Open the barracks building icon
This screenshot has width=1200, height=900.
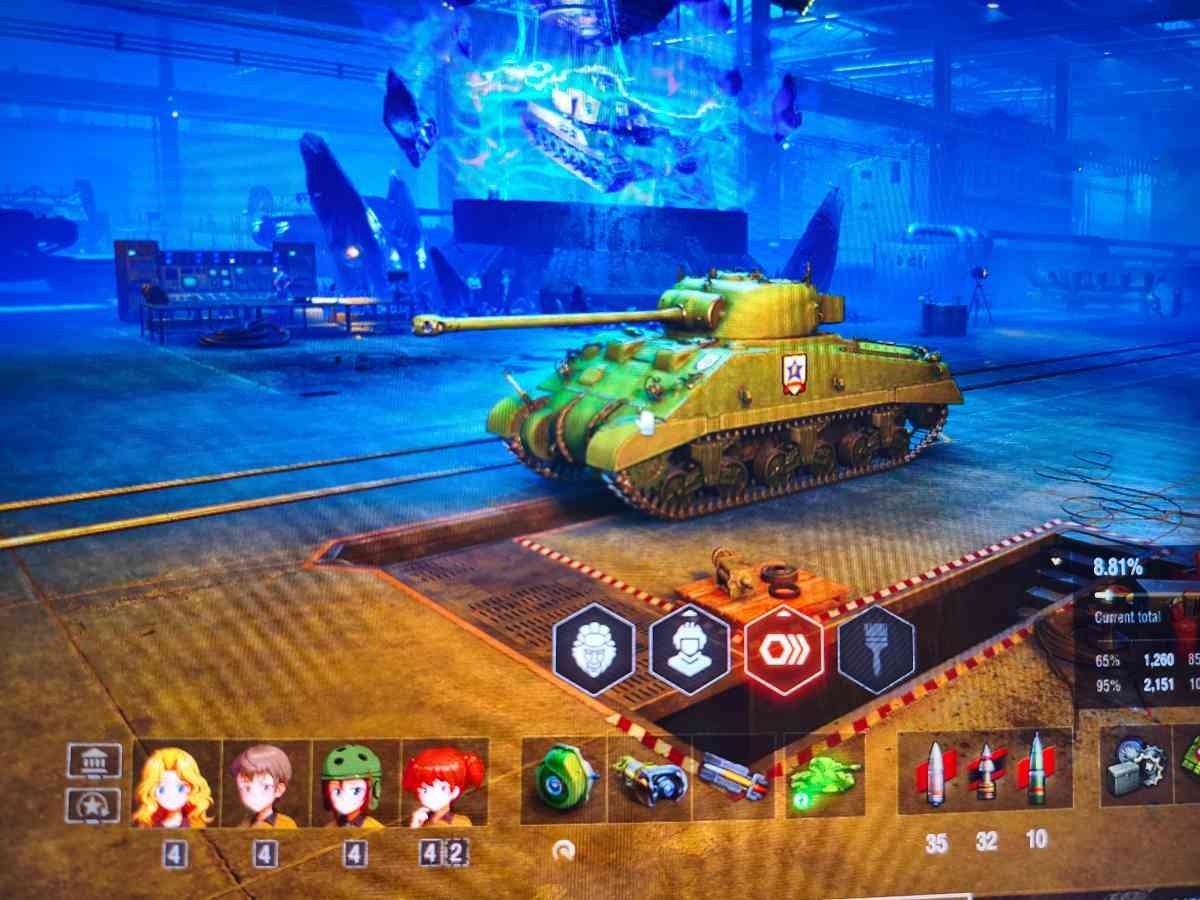coord(94,760)
